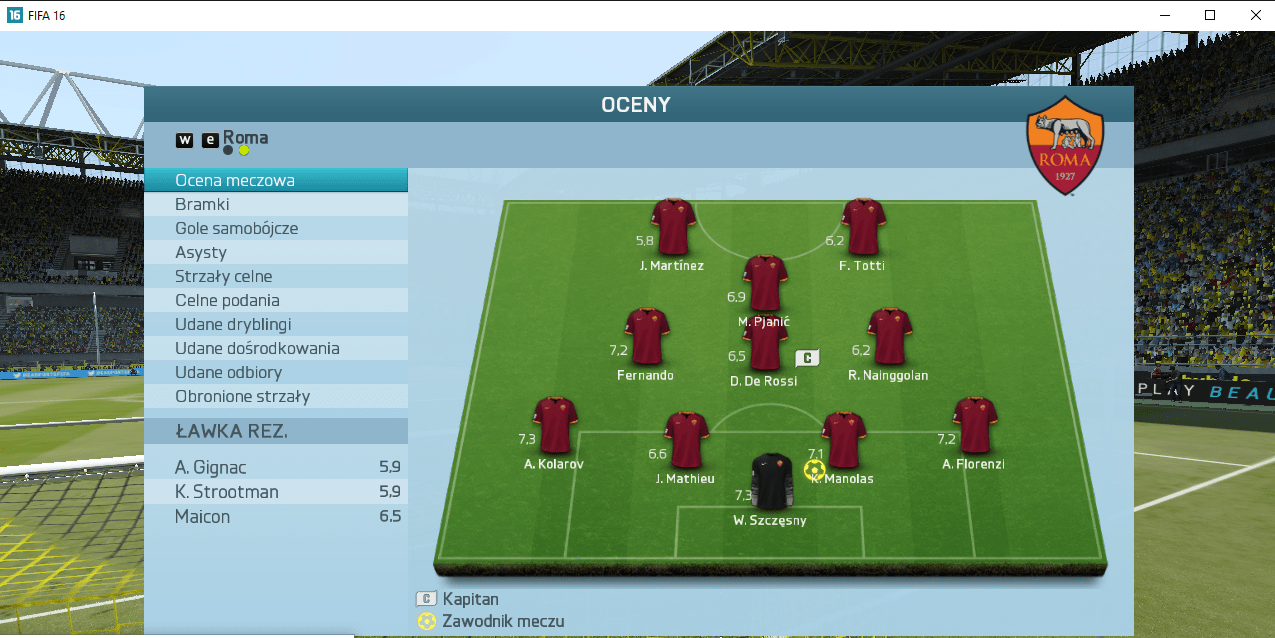Show Gole samobójcze statistics
This screenshot has width=1275, height=638.
(x=275, y=228)
